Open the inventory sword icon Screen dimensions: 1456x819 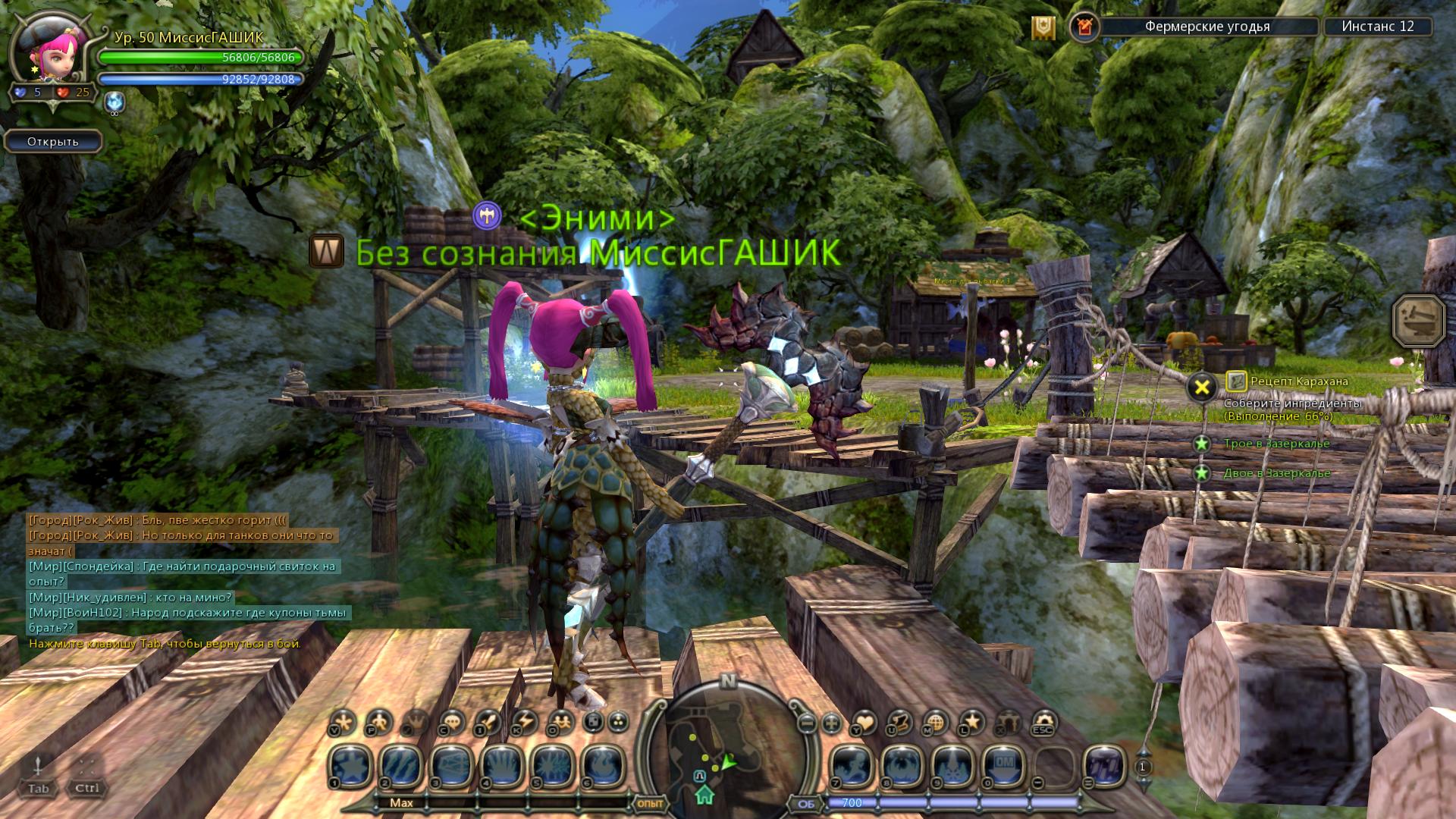tap(488, 721)
